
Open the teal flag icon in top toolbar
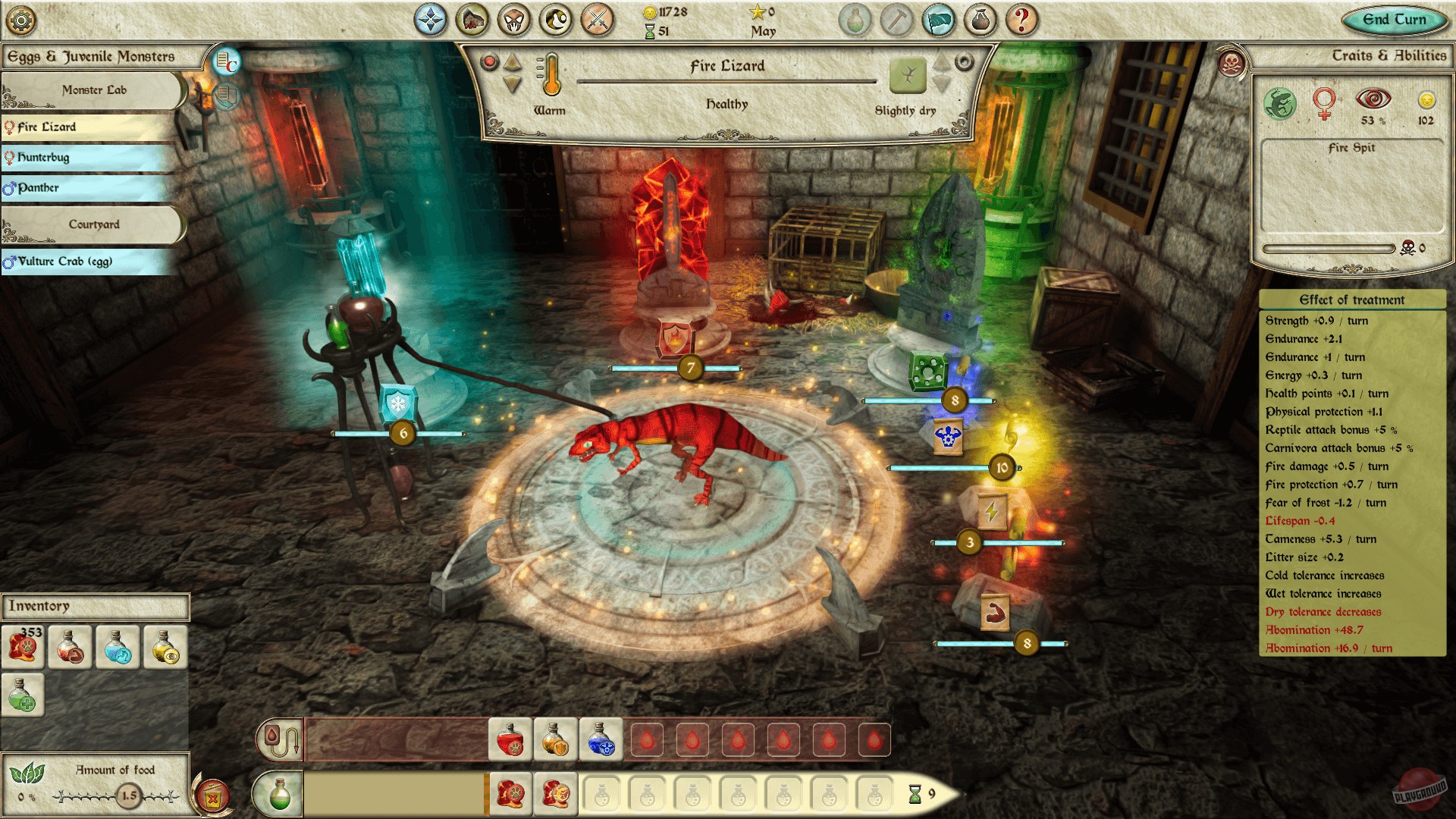point(940,20)
